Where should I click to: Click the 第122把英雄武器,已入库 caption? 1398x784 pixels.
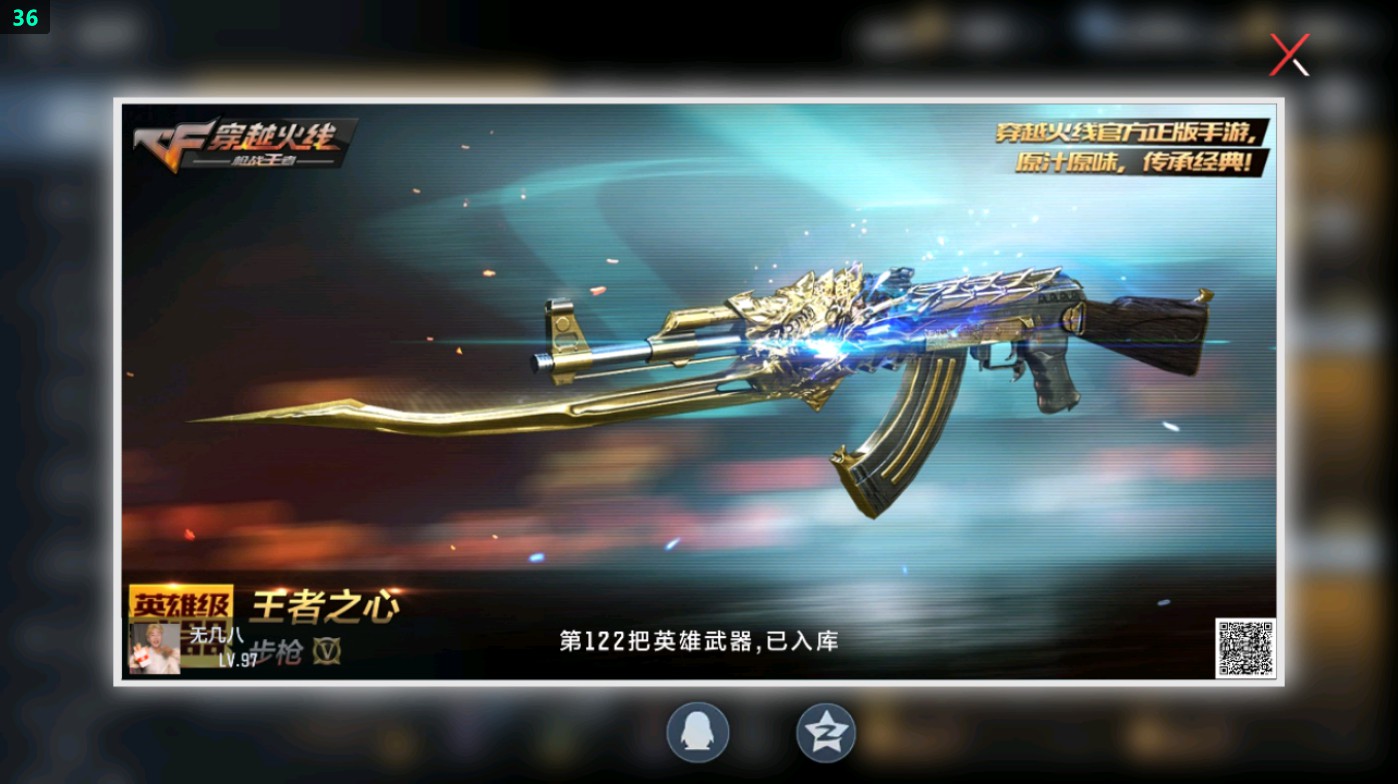(x=698, y=640)
